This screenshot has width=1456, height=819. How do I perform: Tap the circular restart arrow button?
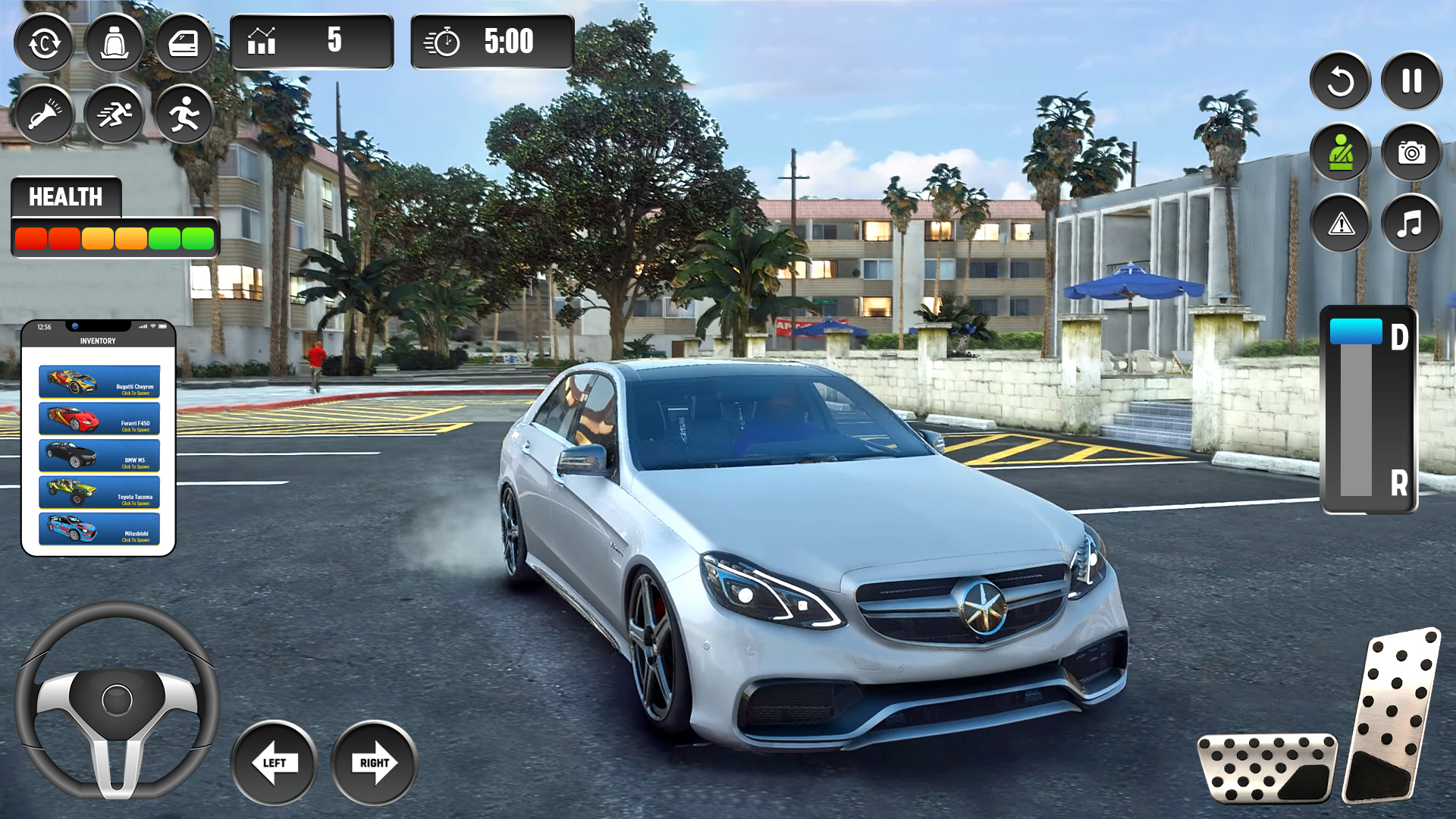point(1340,81)
